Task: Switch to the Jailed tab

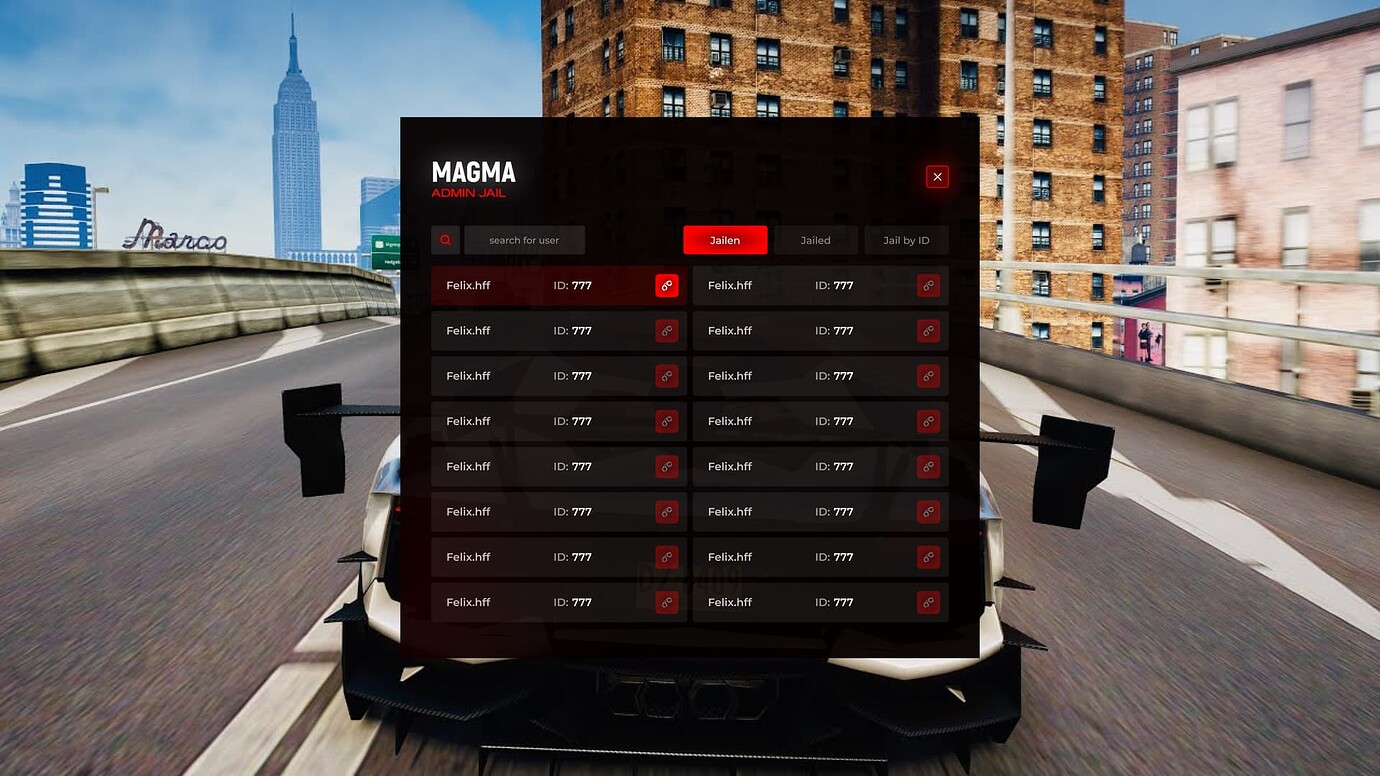Action: 815,240
